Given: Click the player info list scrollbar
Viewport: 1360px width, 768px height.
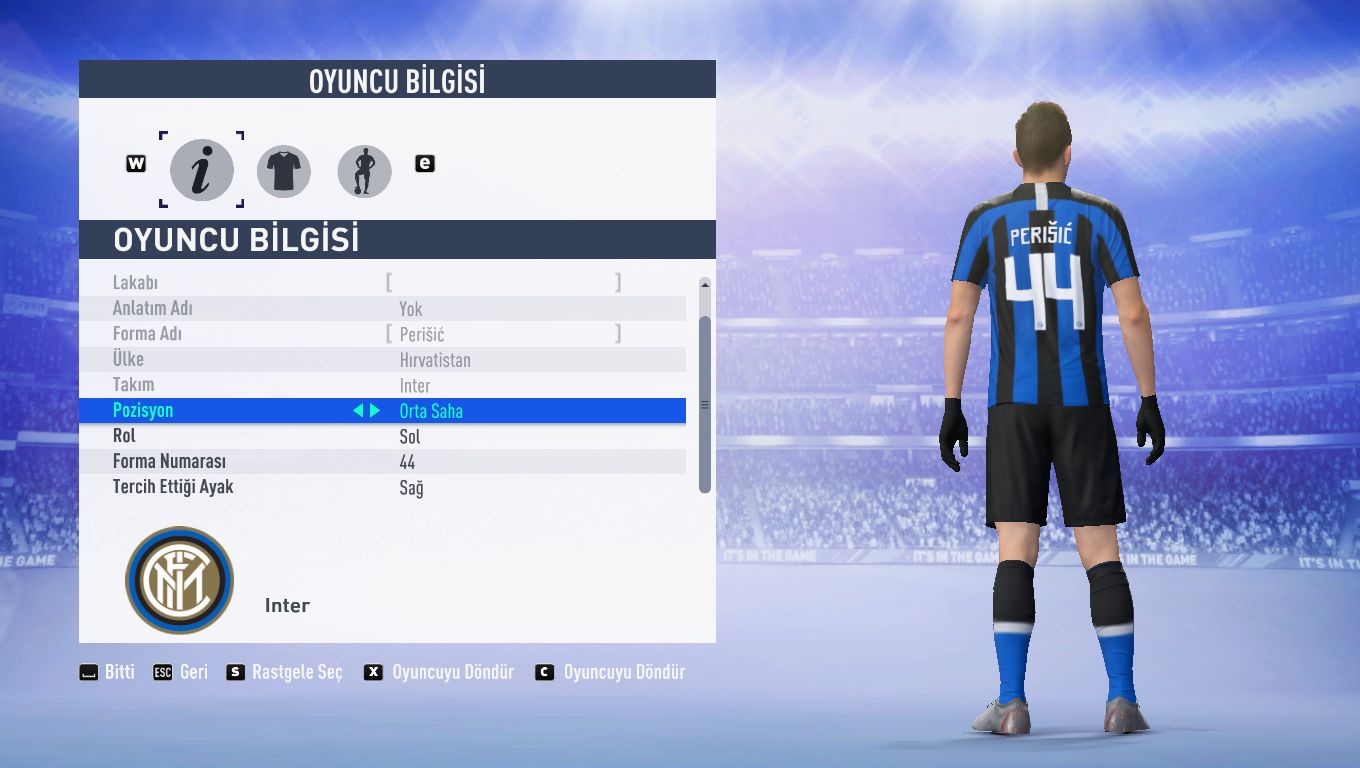Looking at the screenshot, I should [704, 404].
